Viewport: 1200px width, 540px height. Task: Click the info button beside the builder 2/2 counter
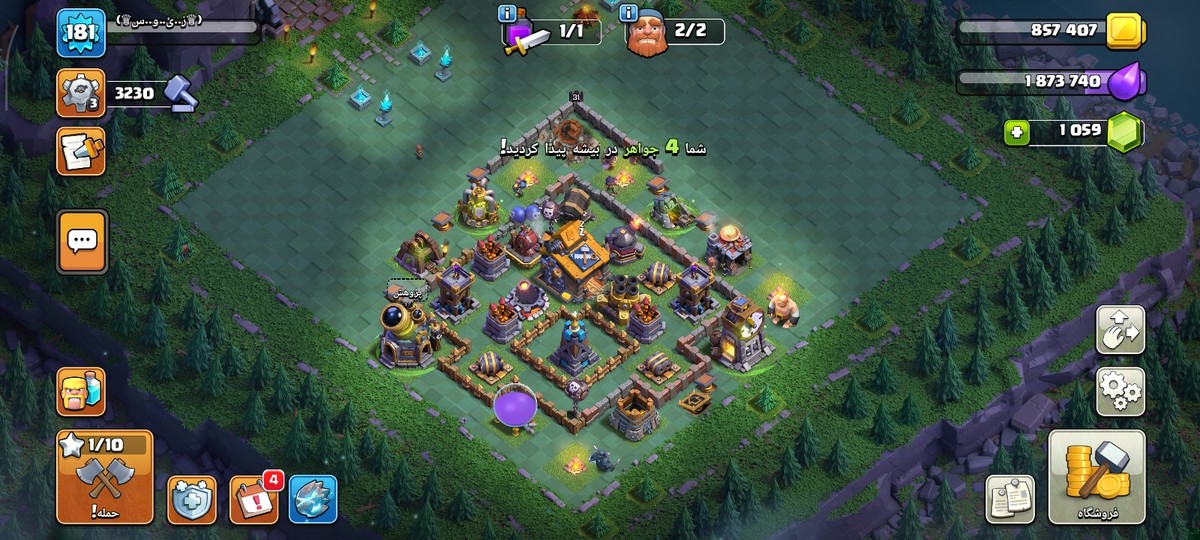629,13
